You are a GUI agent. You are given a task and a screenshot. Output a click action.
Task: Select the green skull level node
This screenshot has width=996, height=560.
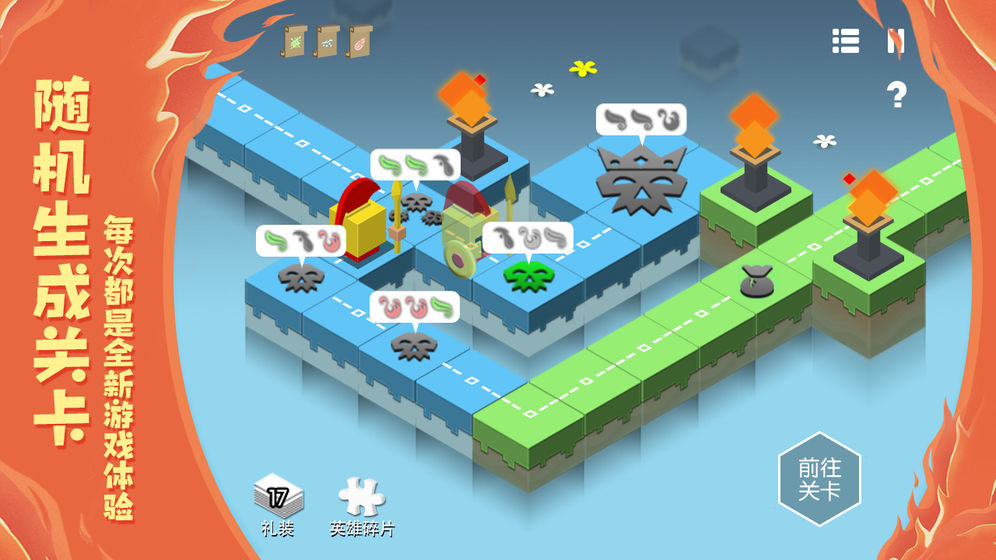528,275
